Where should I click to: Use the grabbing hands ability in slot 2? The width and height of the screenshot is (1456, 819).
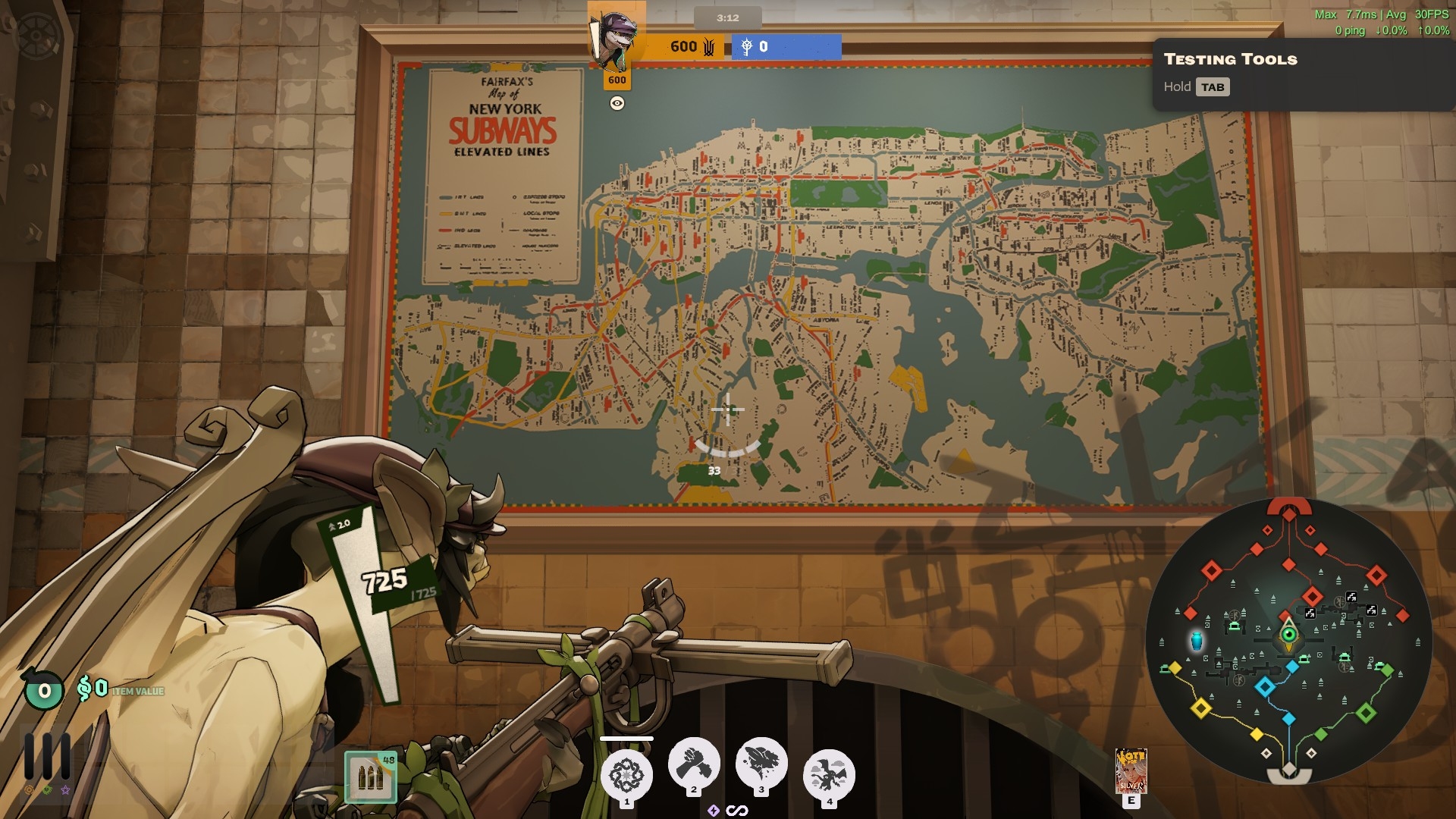[694, 764]
